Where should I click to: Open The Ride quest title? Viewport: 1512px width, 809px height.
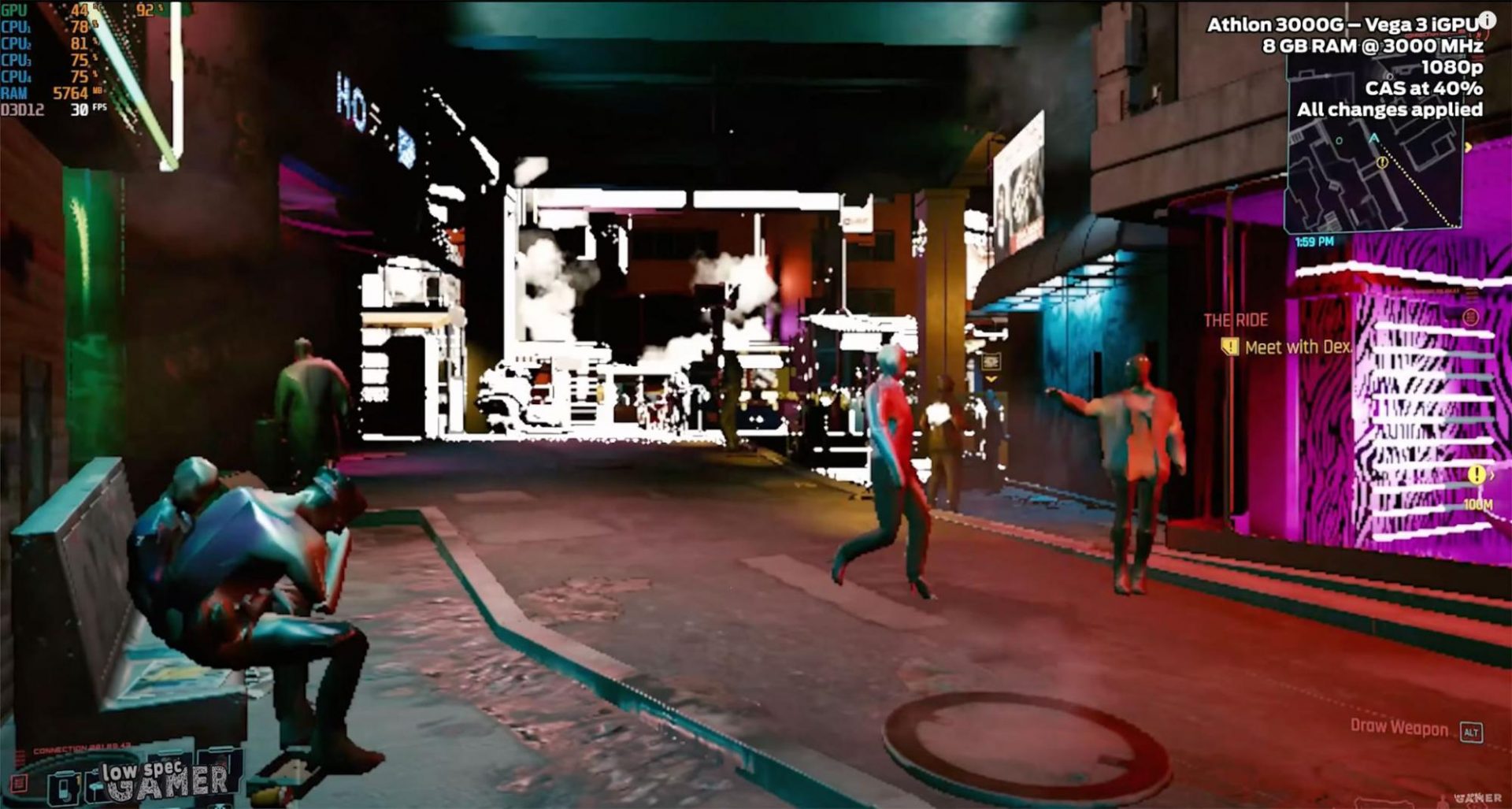[x=1235, y=320]
